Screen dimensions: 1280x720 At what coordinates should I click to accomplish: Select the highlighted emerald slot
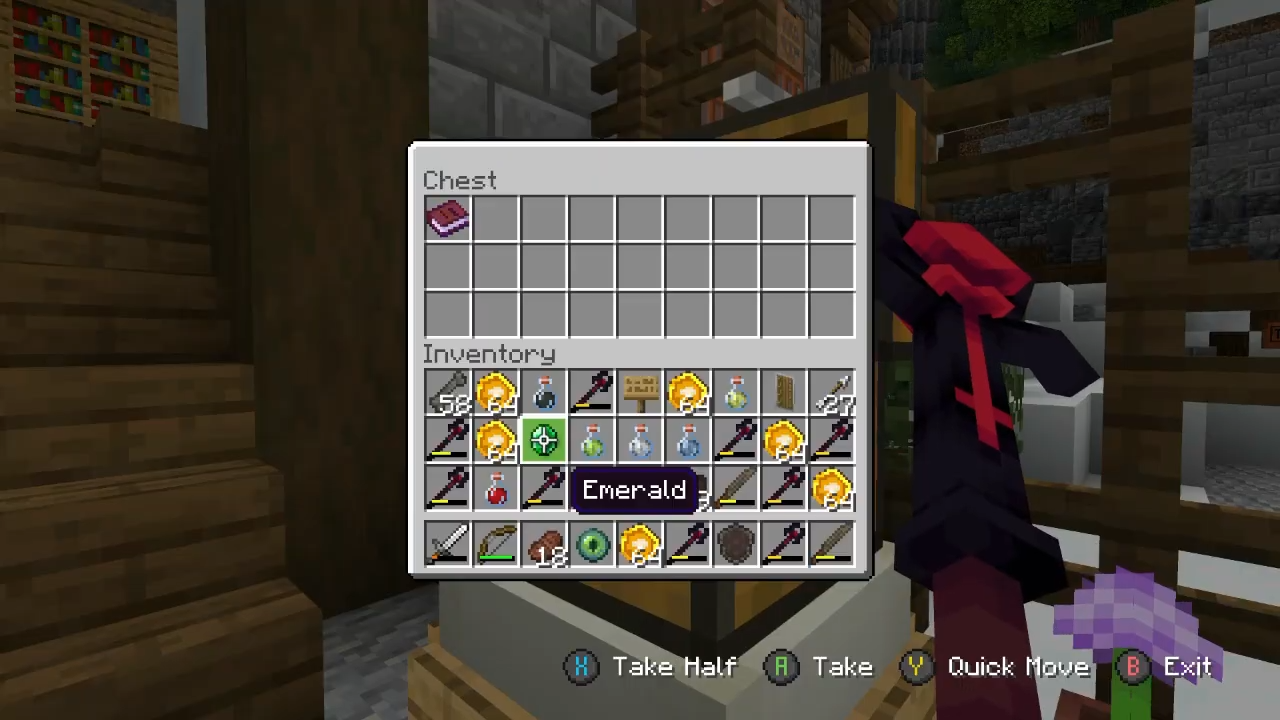(543, 441)
